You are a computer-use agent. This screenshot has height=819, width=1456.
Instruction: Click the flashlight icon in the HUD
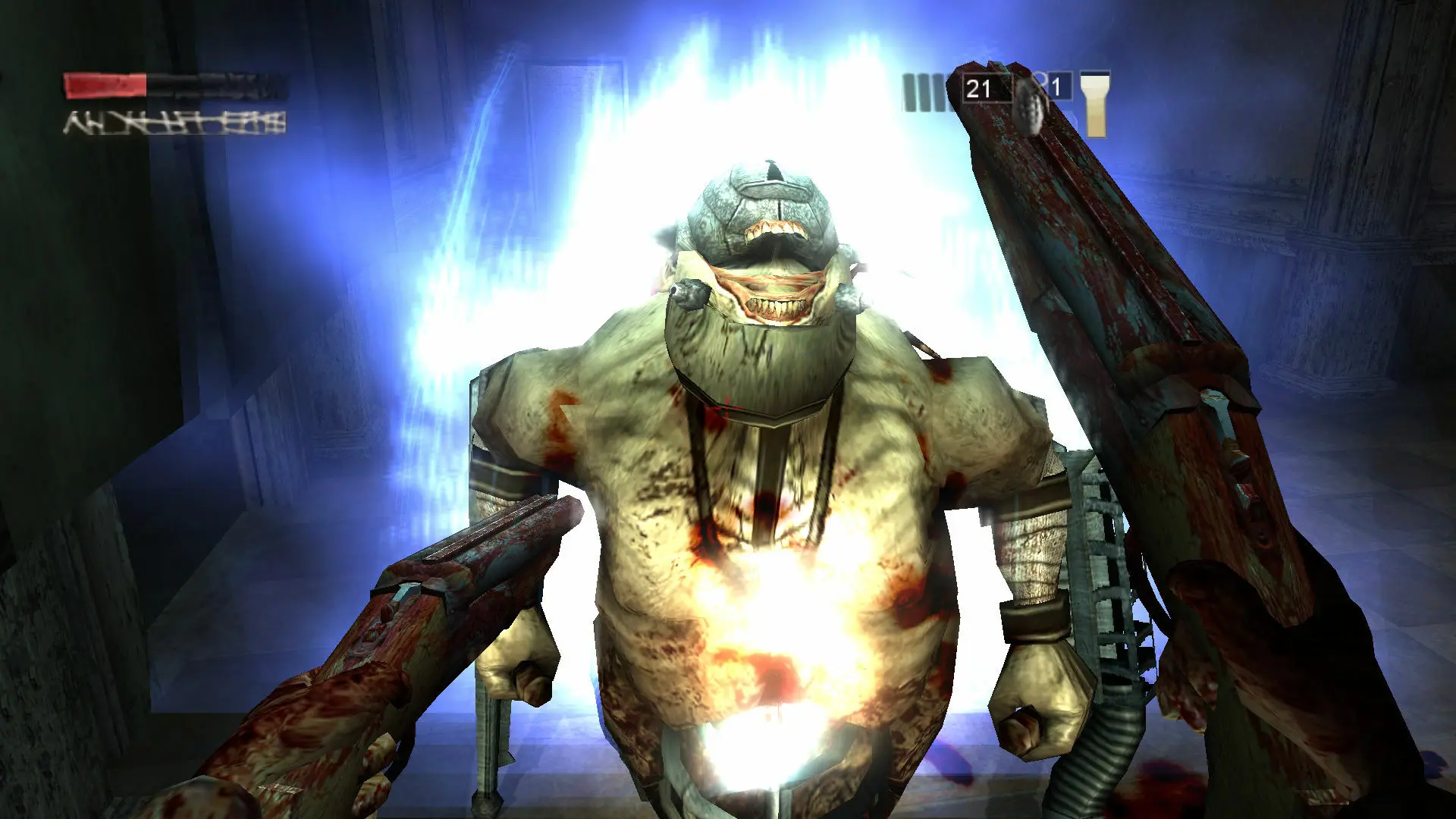(1094, 104)
